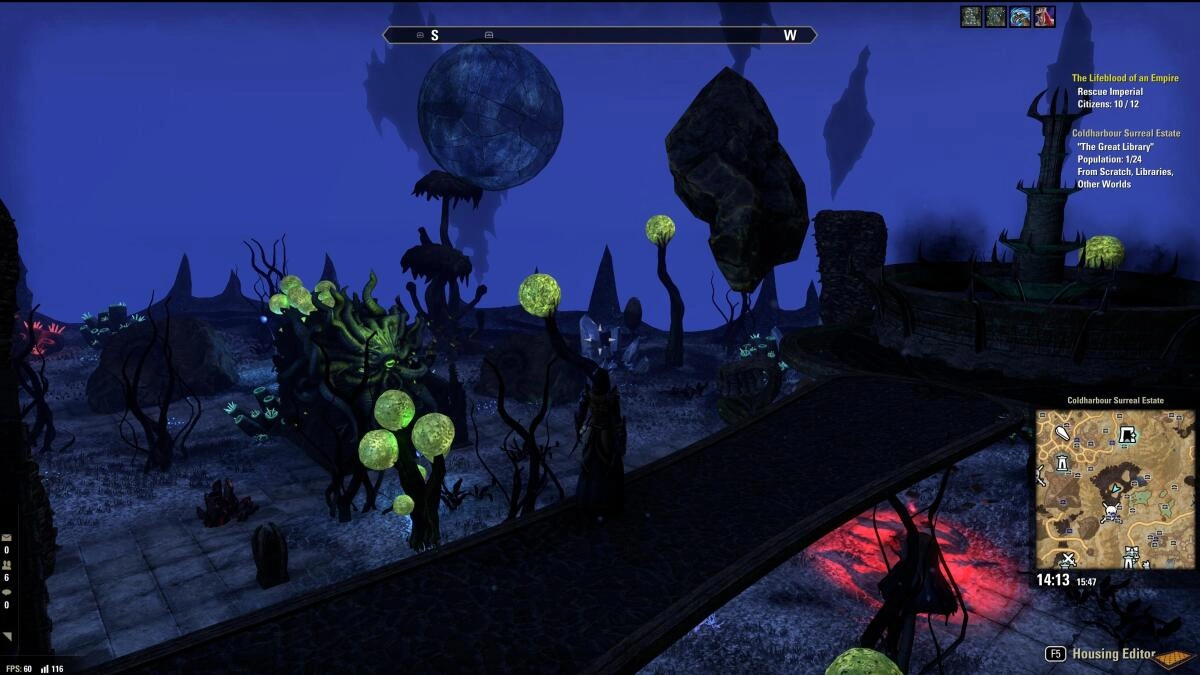
Task: Click the crossed swords marker on minimap
Action: (x=1068, y=558)
